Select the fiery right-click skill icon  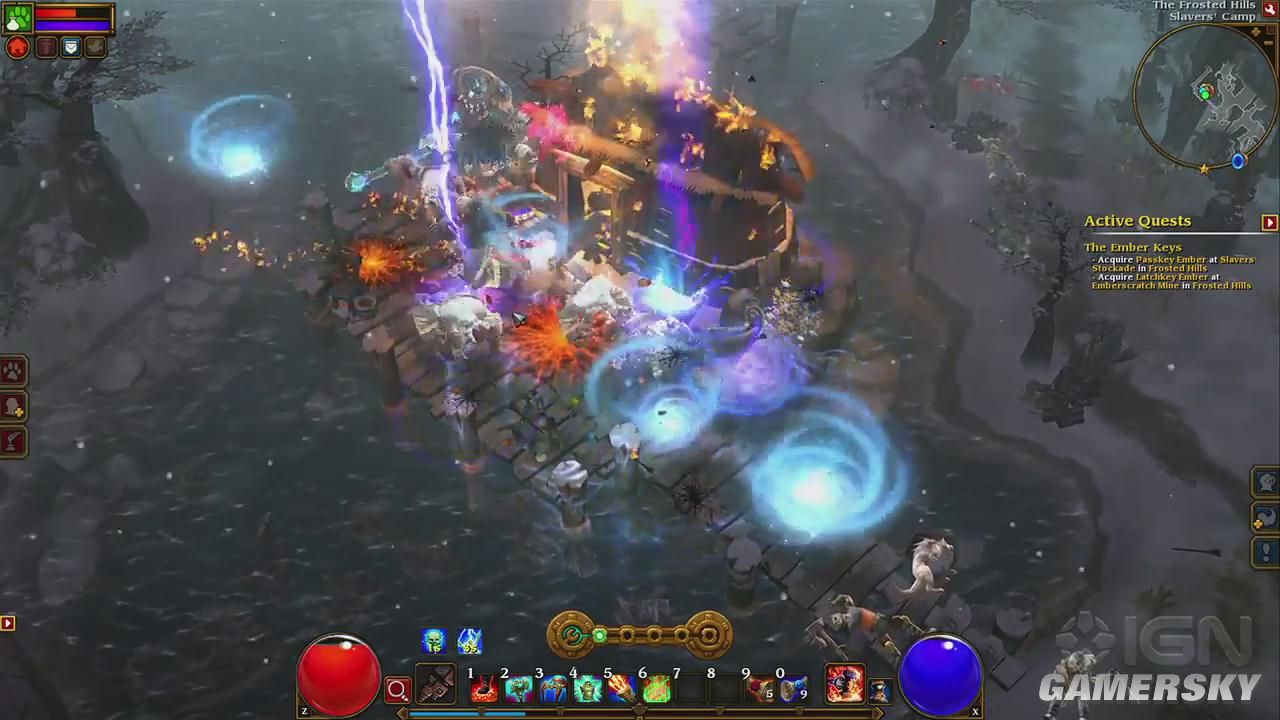click(845, 684)
